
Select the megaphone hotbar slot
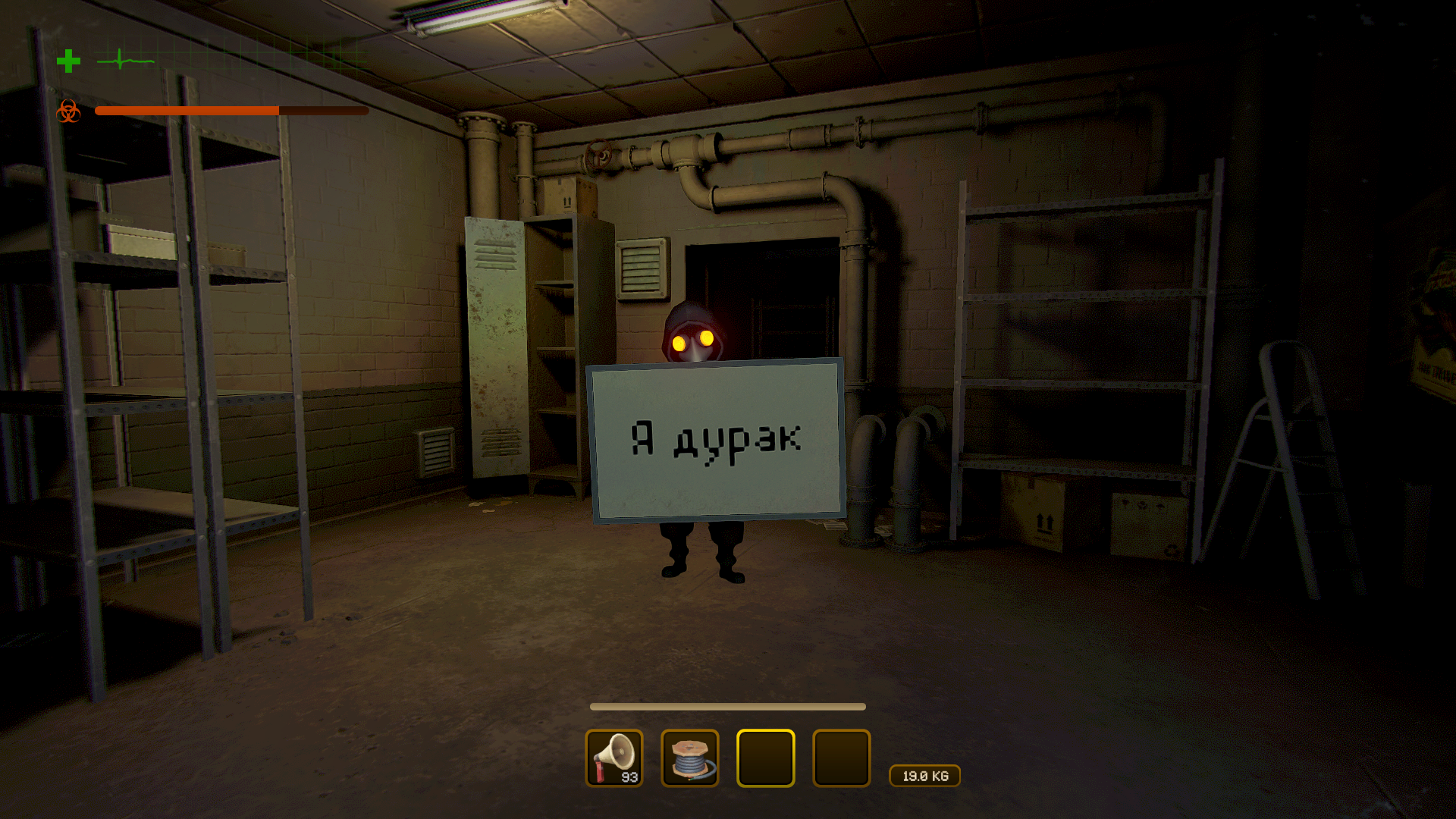click(614, 758)
